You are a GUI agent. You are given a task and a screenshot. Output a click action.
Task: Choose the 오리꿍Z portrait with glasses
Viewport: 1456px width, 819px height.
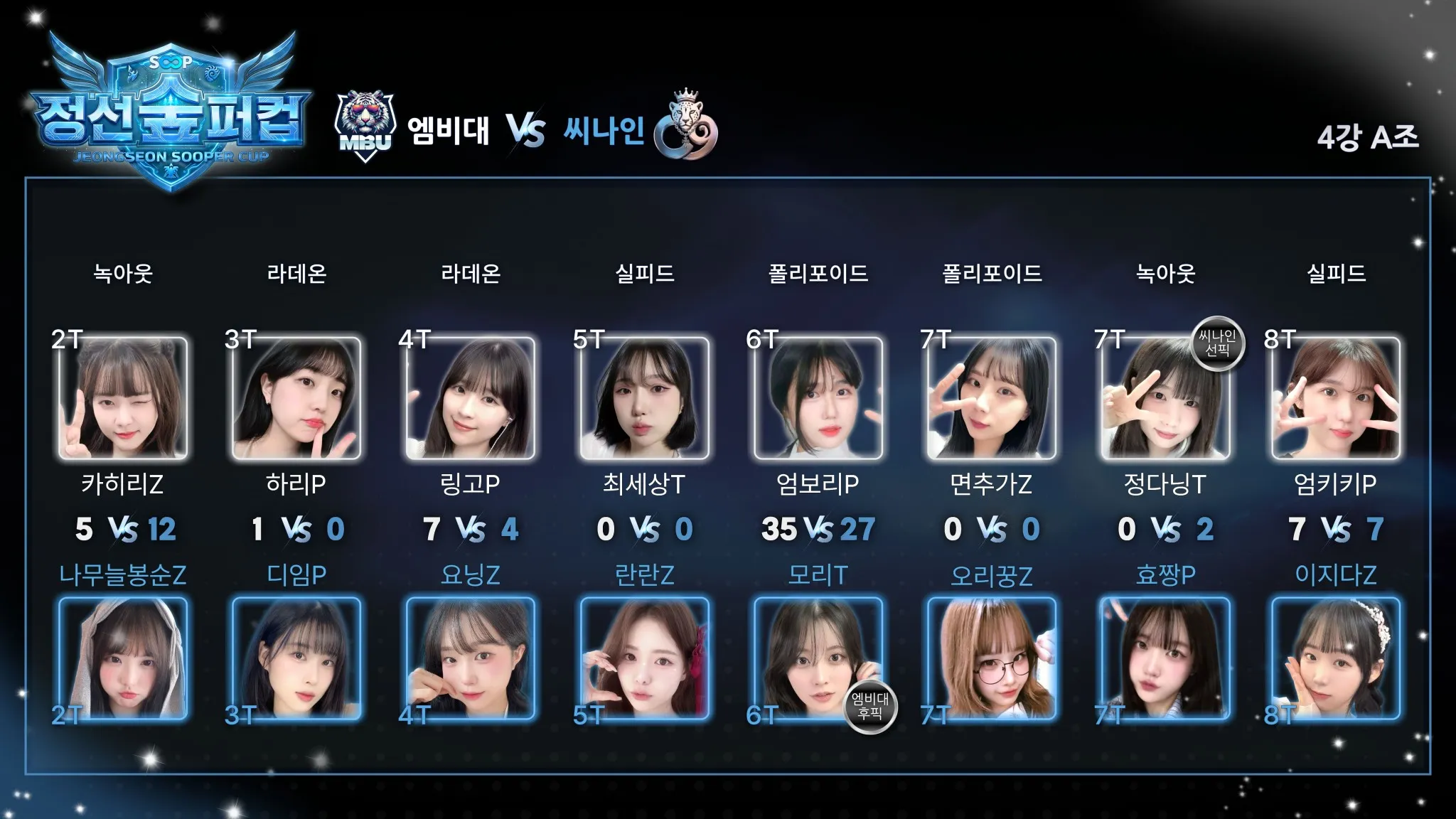991,658
